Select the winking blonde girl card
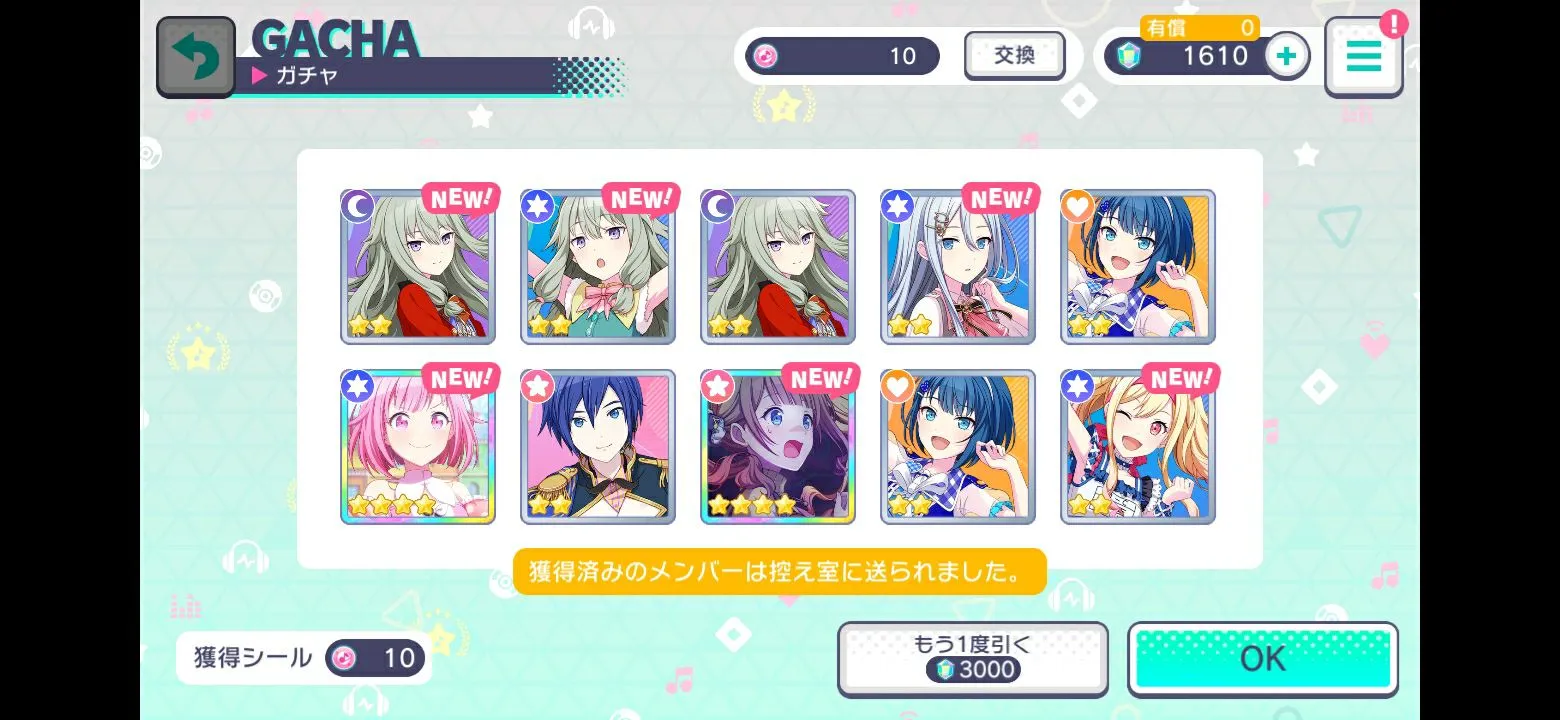 1138,447
